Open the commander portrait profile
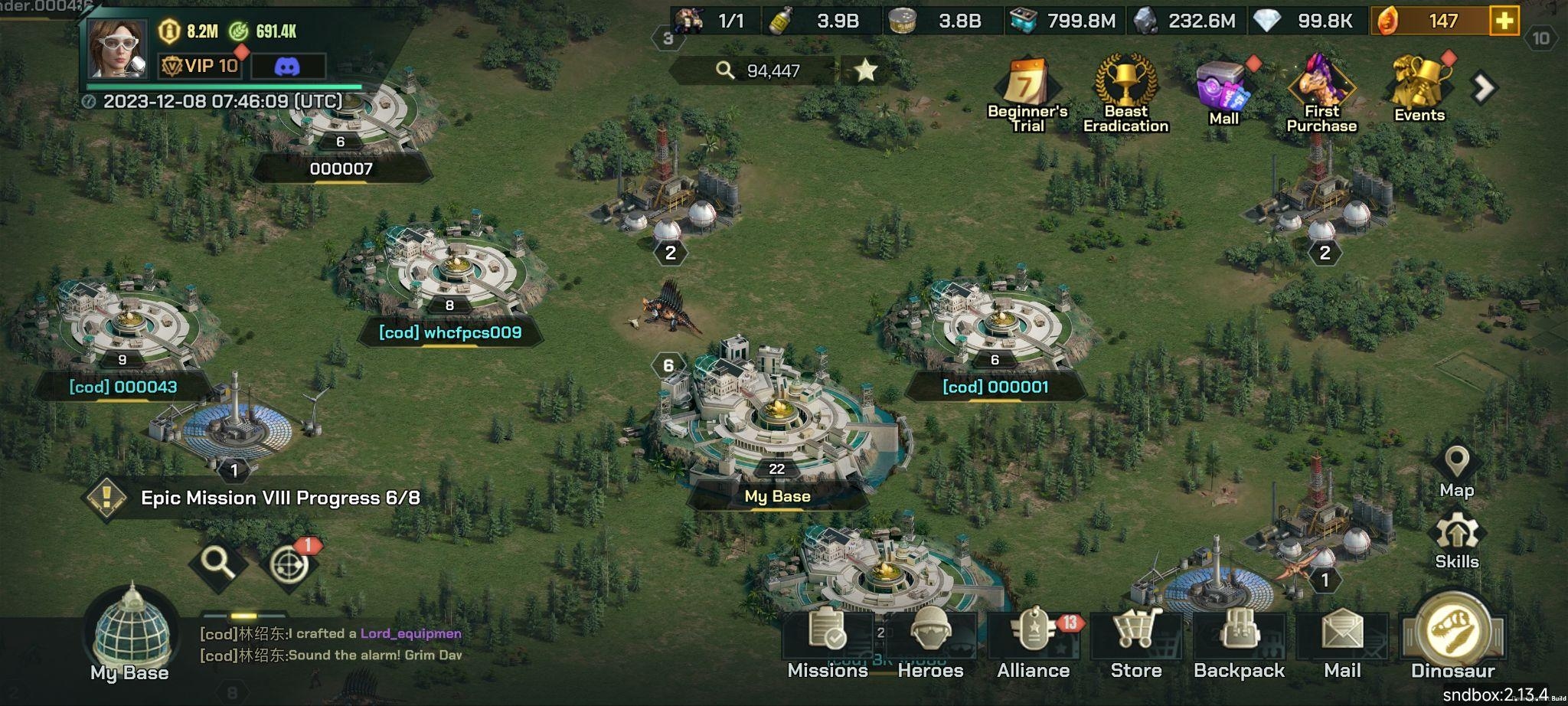This screenshot has height=706, width=1568. 116,49
